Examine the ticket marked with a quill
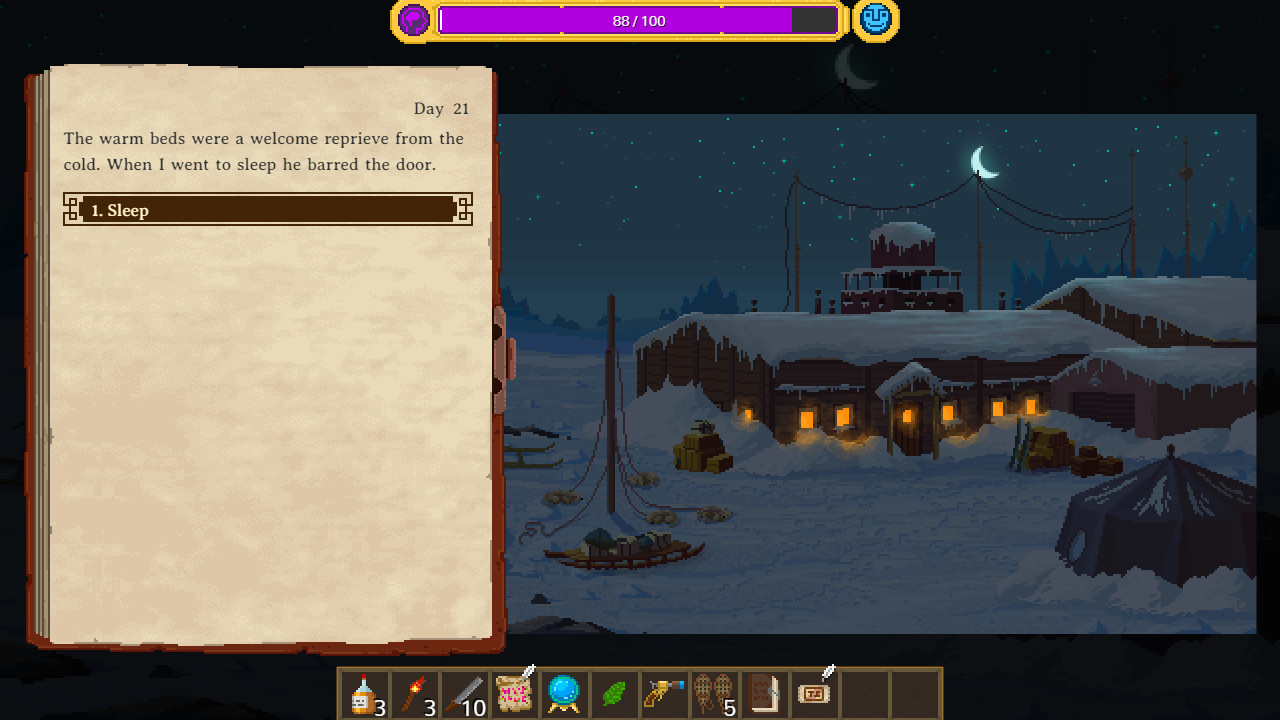 click(815, 692)
